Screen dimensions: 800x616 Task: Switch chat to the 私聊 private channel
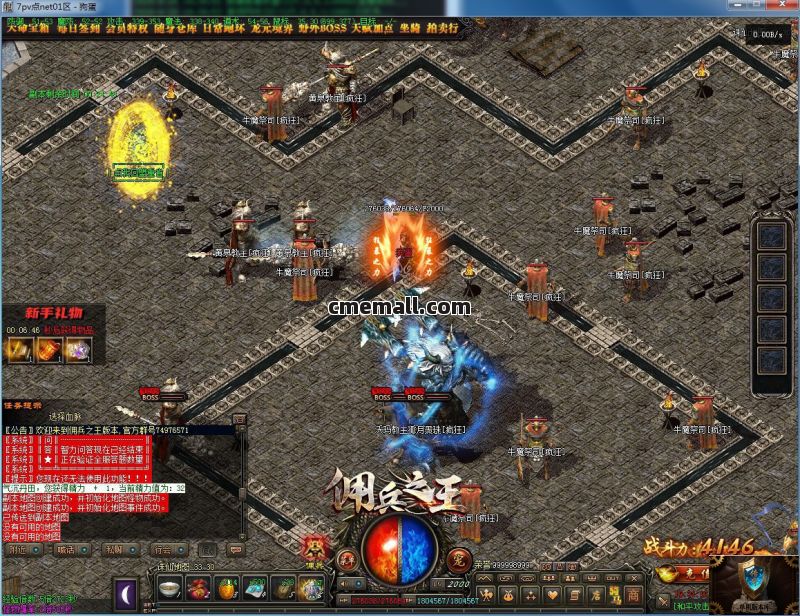(115, 549)
